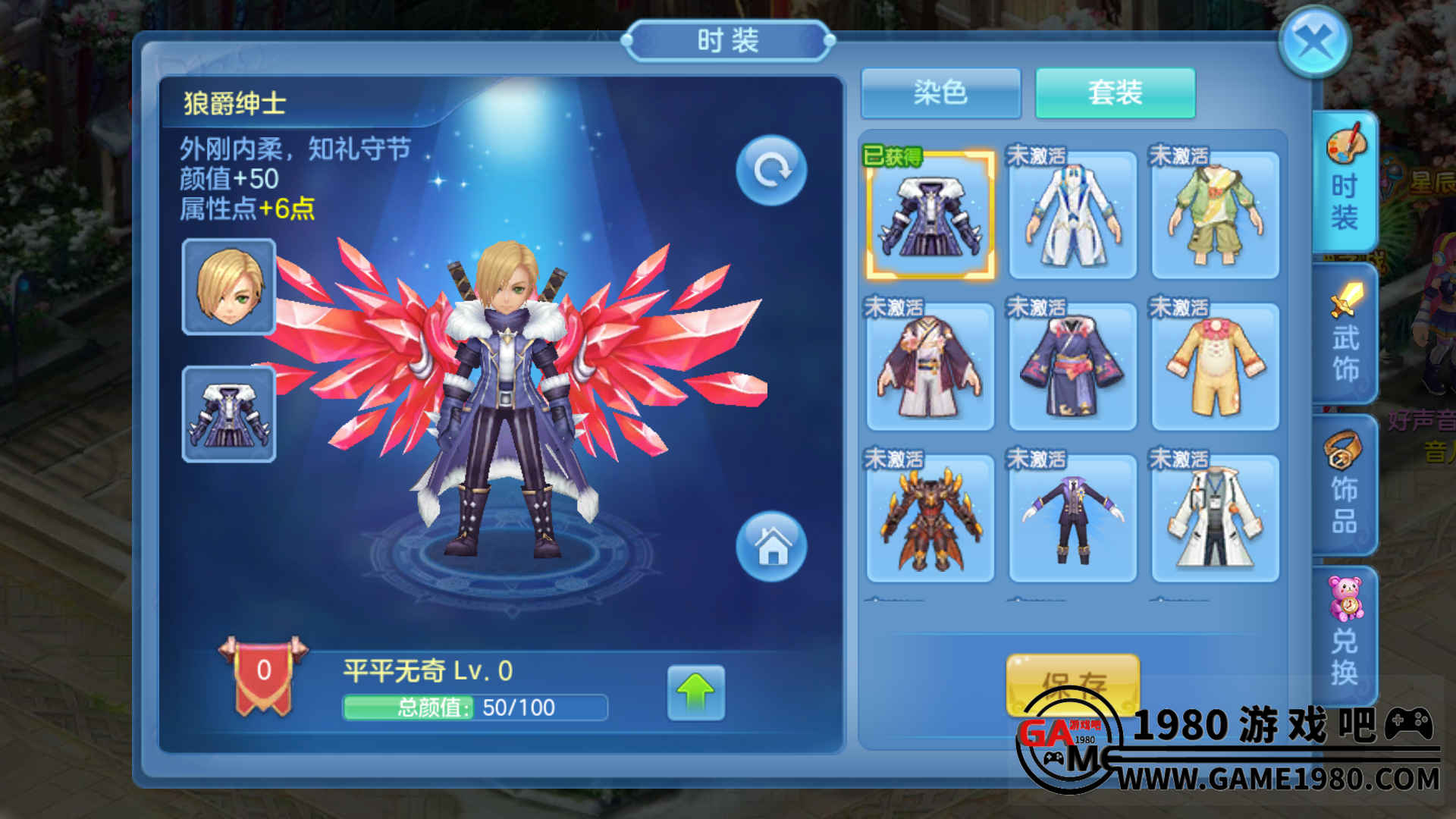Select the owned purple fur-collar coat outfit
Viewport: 1456px width, 819px height.
[x=930, y=215]
